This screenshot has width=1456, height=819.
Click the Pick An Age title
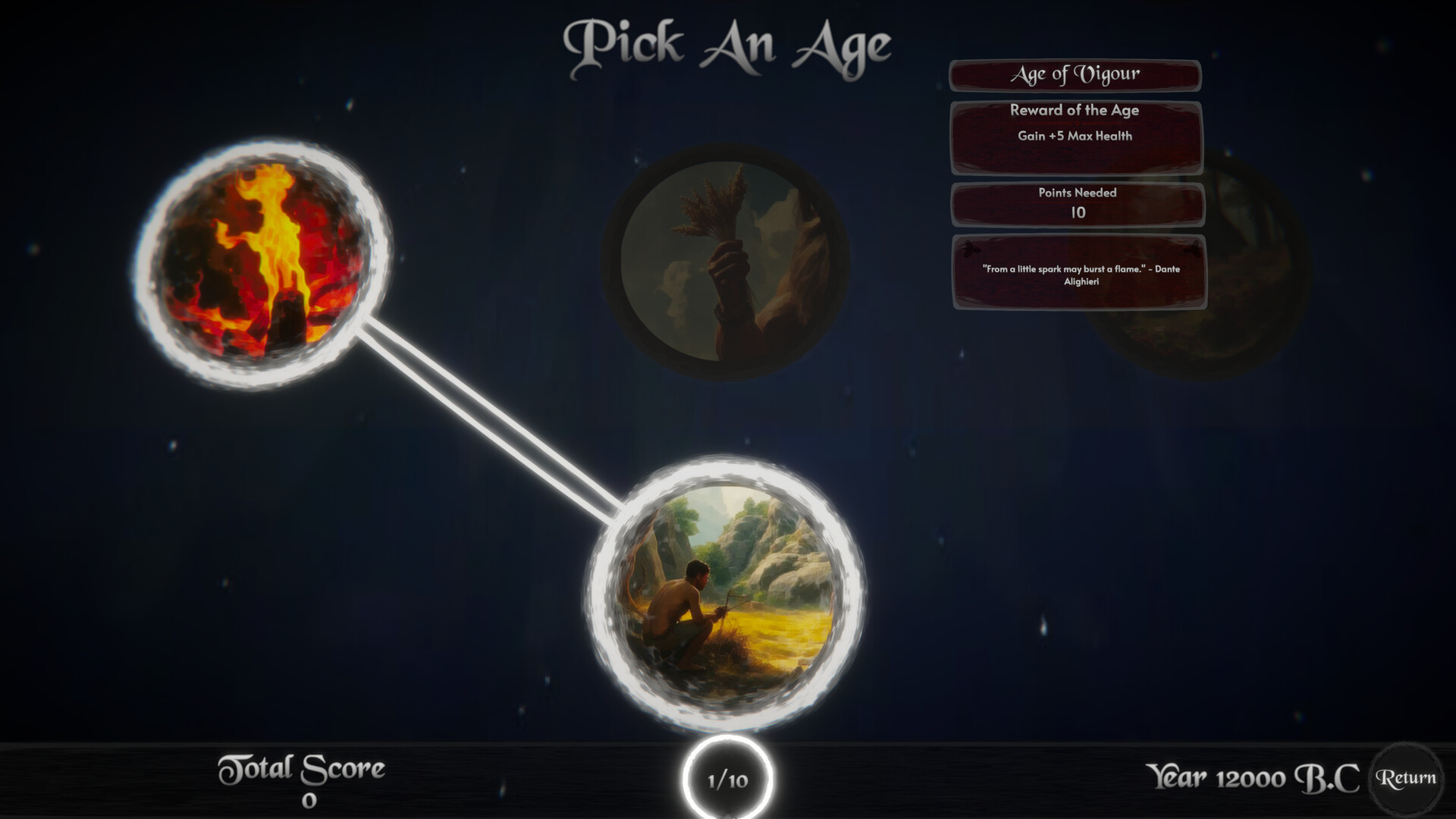[728, 42]
